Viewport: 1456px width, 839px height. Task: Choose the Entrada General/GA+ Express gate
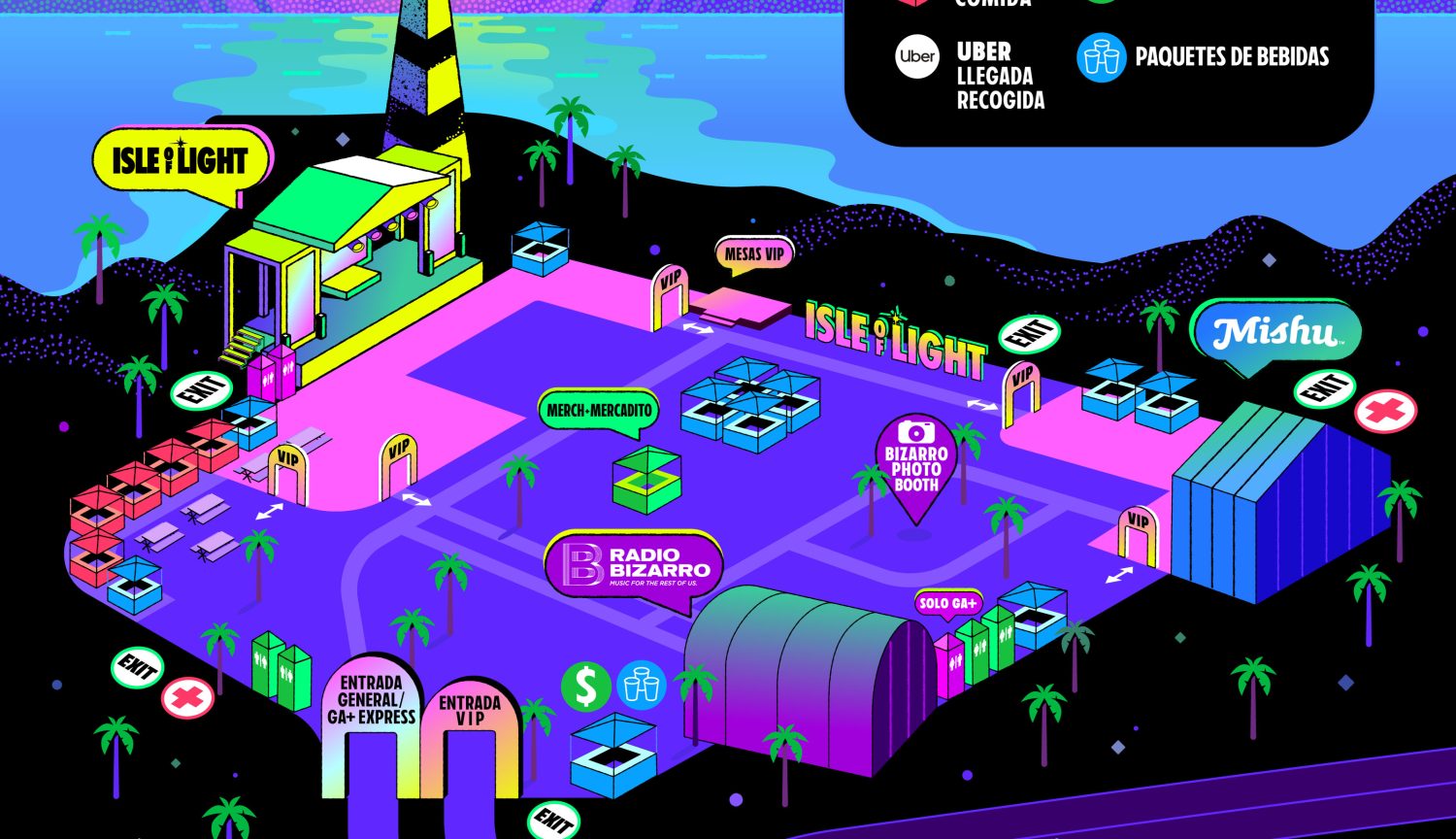[376, 702]
